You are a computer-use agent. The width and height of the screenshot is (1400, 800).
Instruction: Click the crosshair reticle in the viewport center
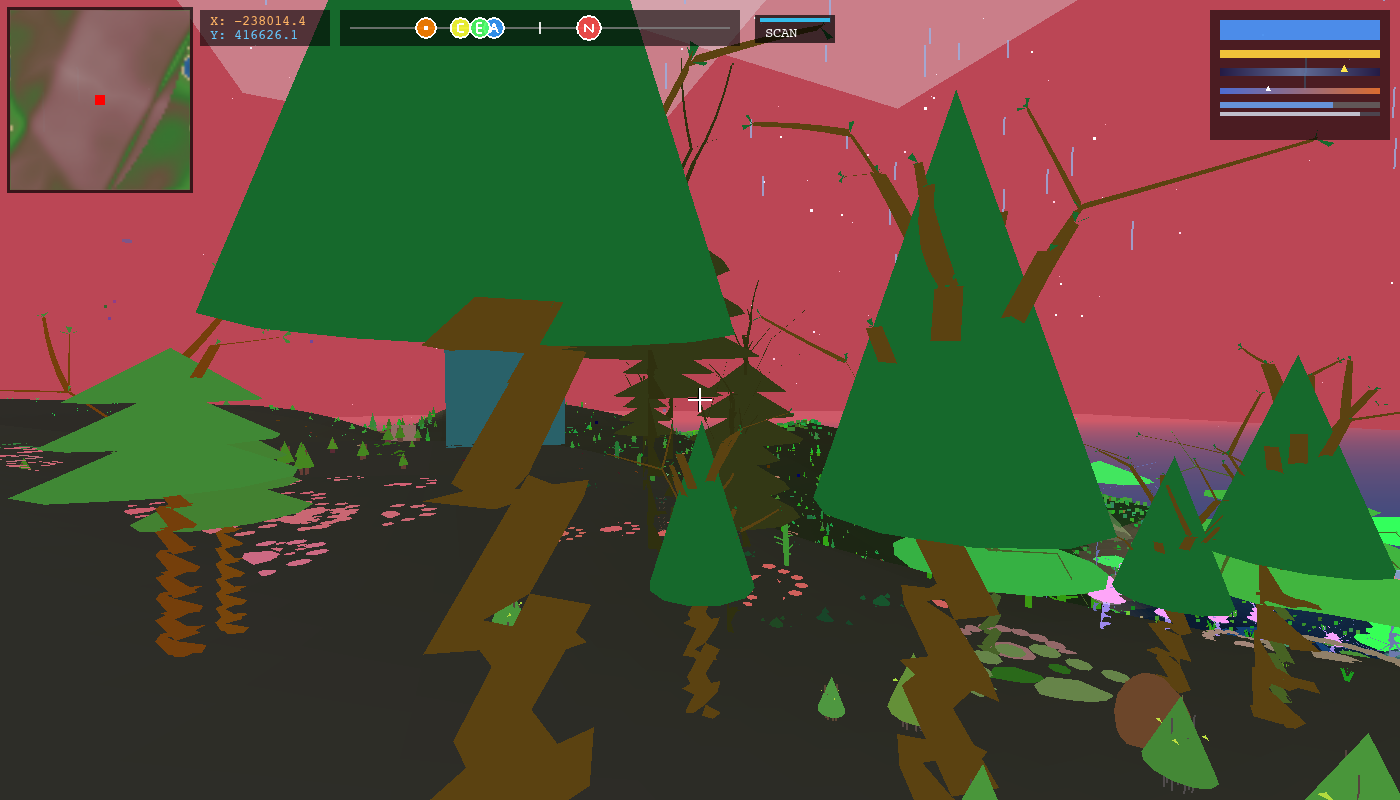click(x=700, y=400)
